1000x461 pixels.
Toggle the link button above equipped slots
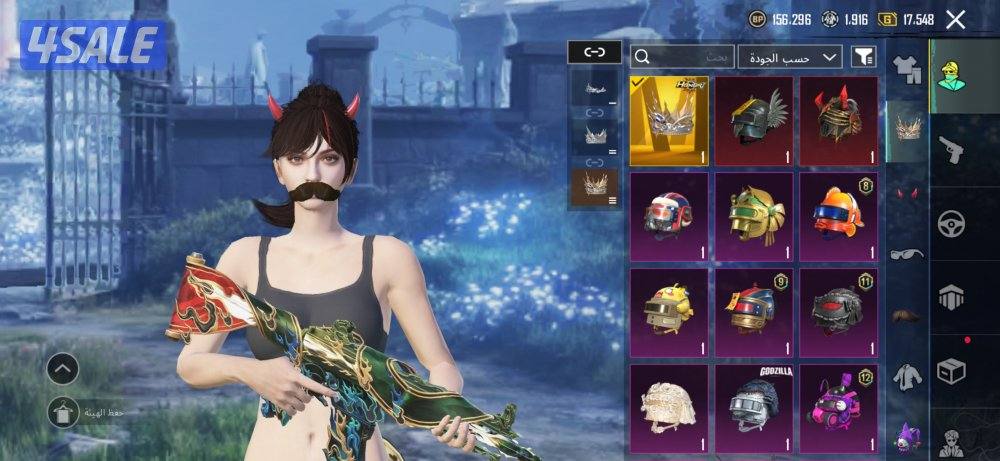pyautogui.click(x=594, y=53)
